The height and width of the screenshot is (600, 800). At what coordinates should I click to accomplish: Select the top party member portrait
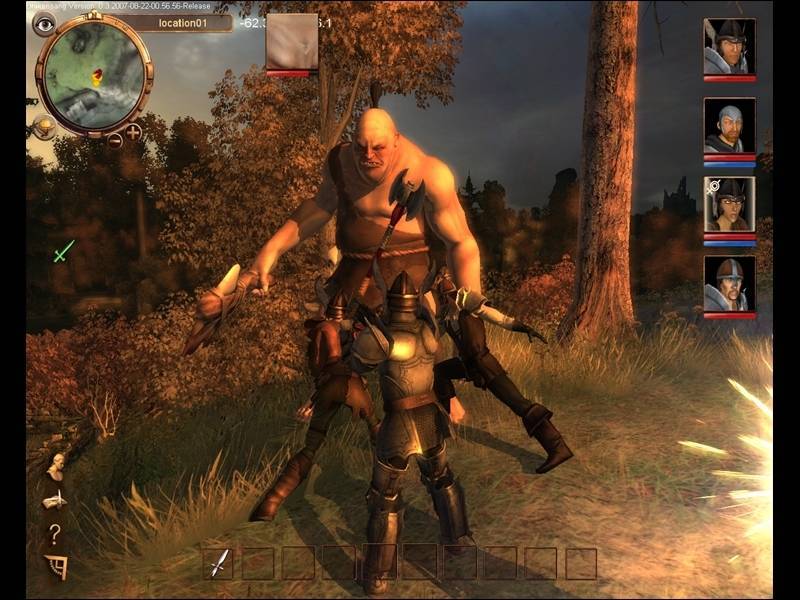(729, 46)
